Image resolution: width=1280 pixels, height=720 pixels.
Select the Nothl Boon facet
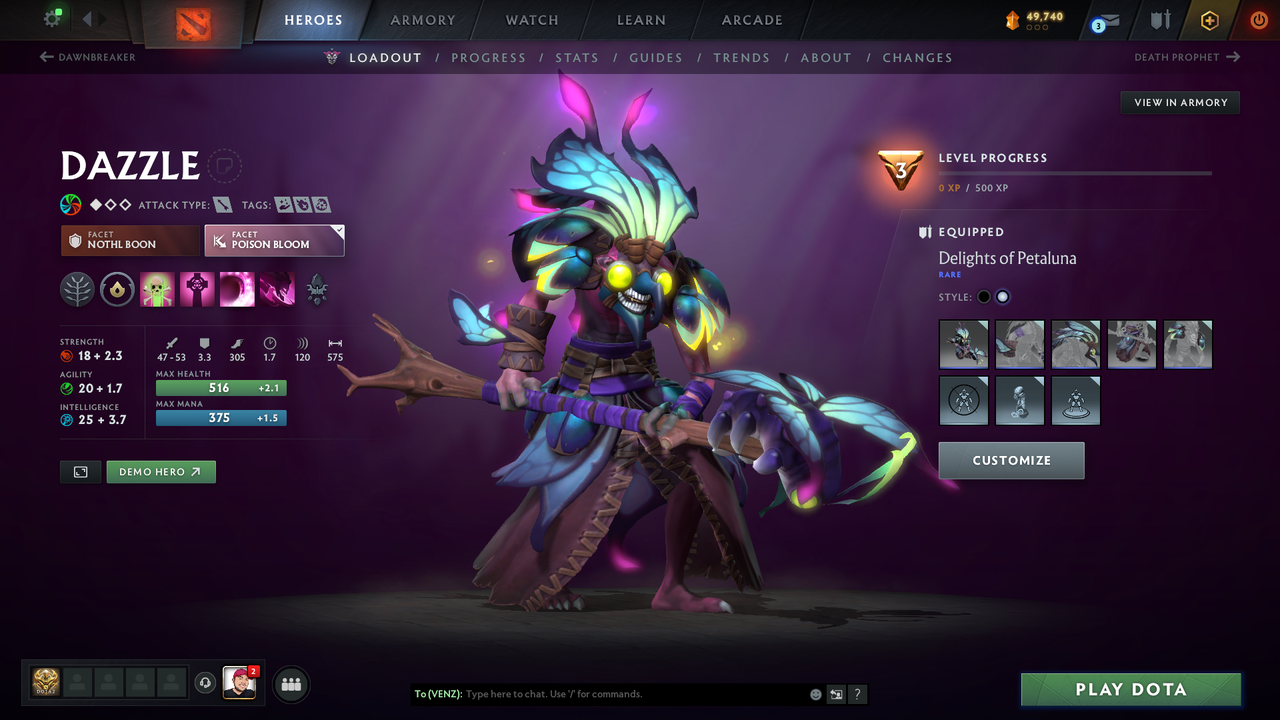click(129, 240)
